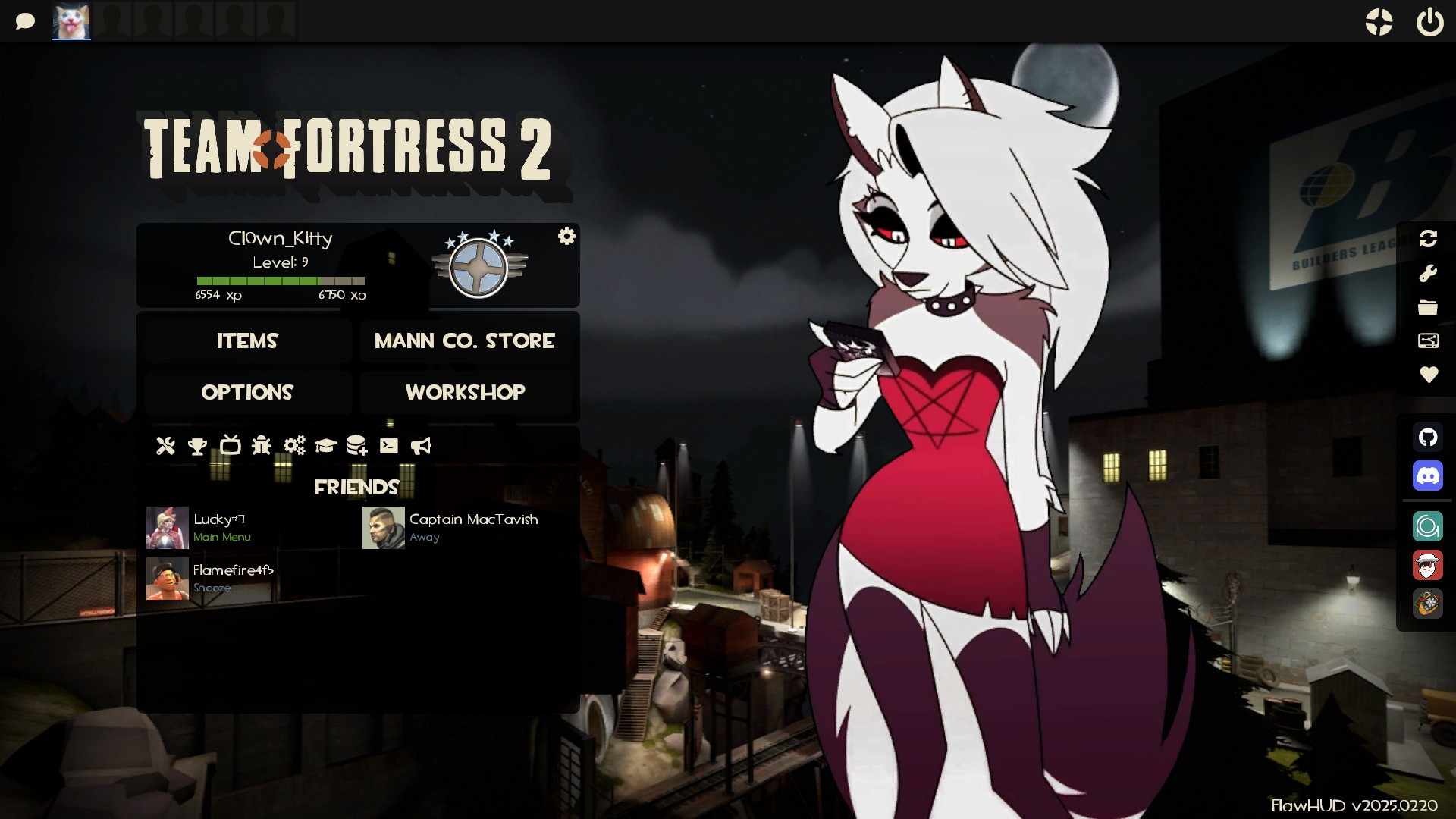Open the GitHub link in the sidebar
This screenshot has width=1456, height=819.
(x=1428, y=438)
